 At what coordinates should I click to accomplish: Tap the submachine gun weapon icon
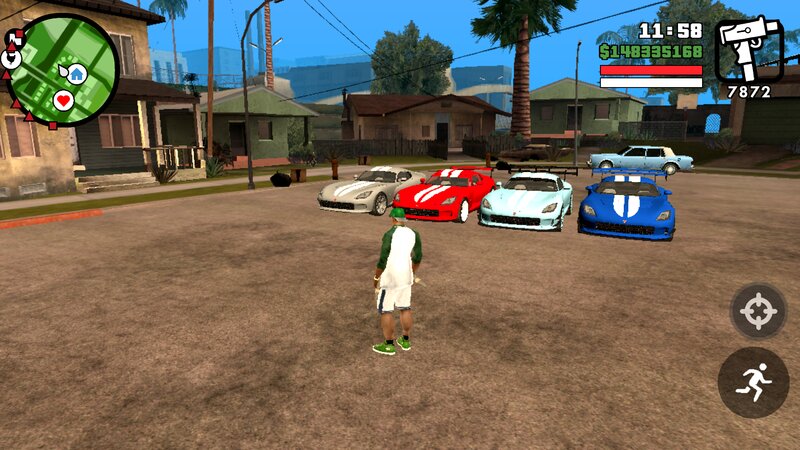click(x=749, y=49)
